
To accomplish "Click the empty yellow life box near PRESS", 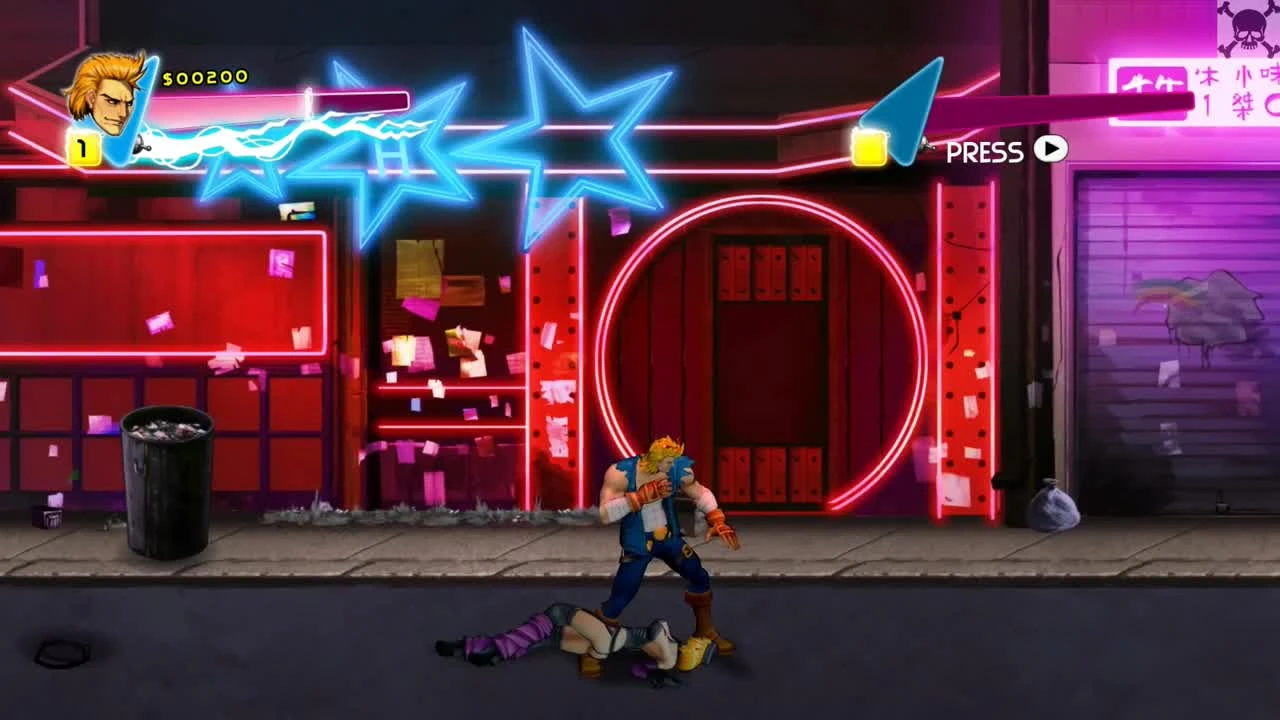I will [869, 147].
